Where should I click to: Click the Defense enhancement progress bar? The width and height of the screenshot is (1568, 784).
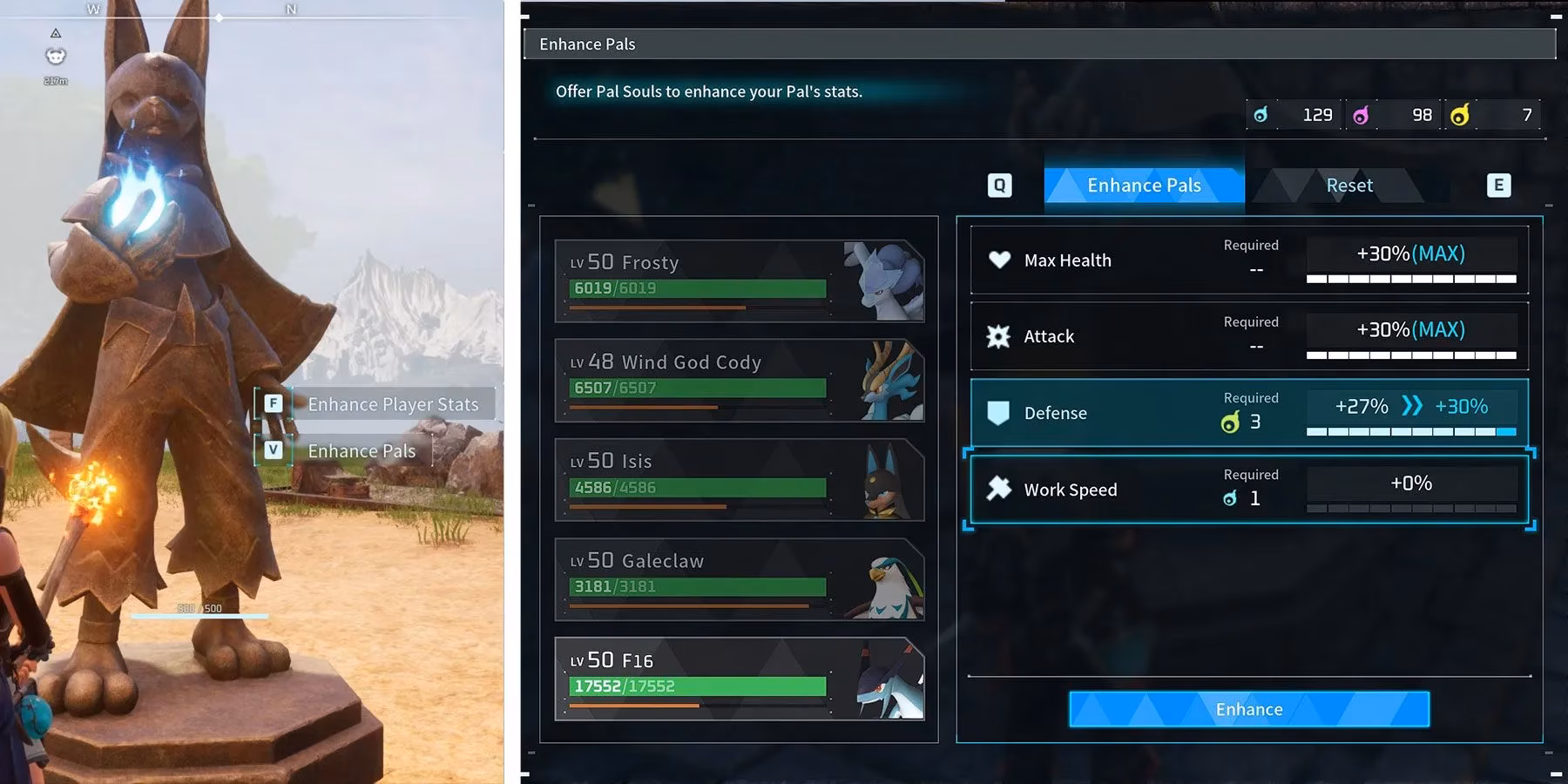pos(1411,430)
